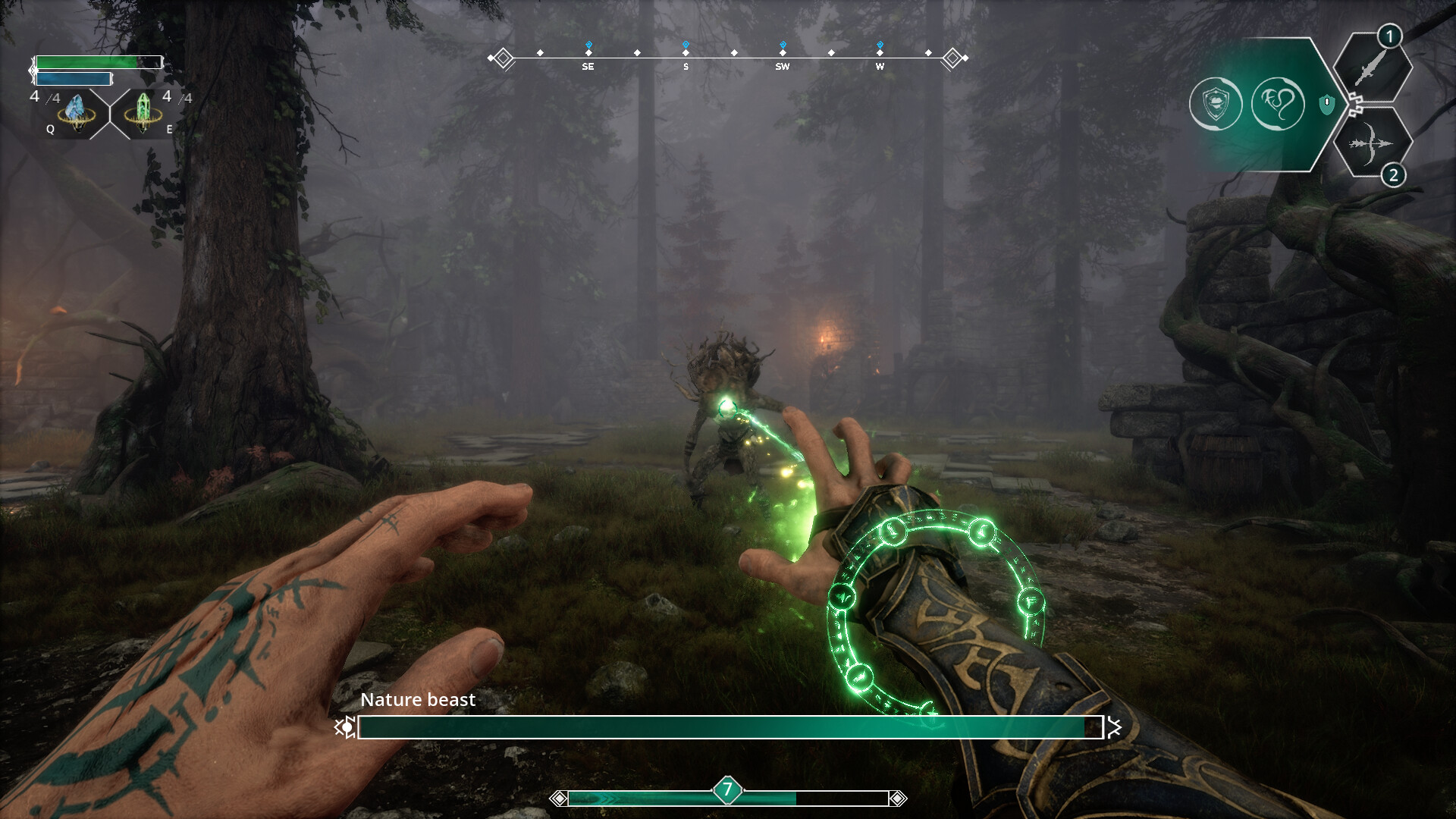Click the number 1 badge on the sword slot
1456x819 pixels.
1389,36
